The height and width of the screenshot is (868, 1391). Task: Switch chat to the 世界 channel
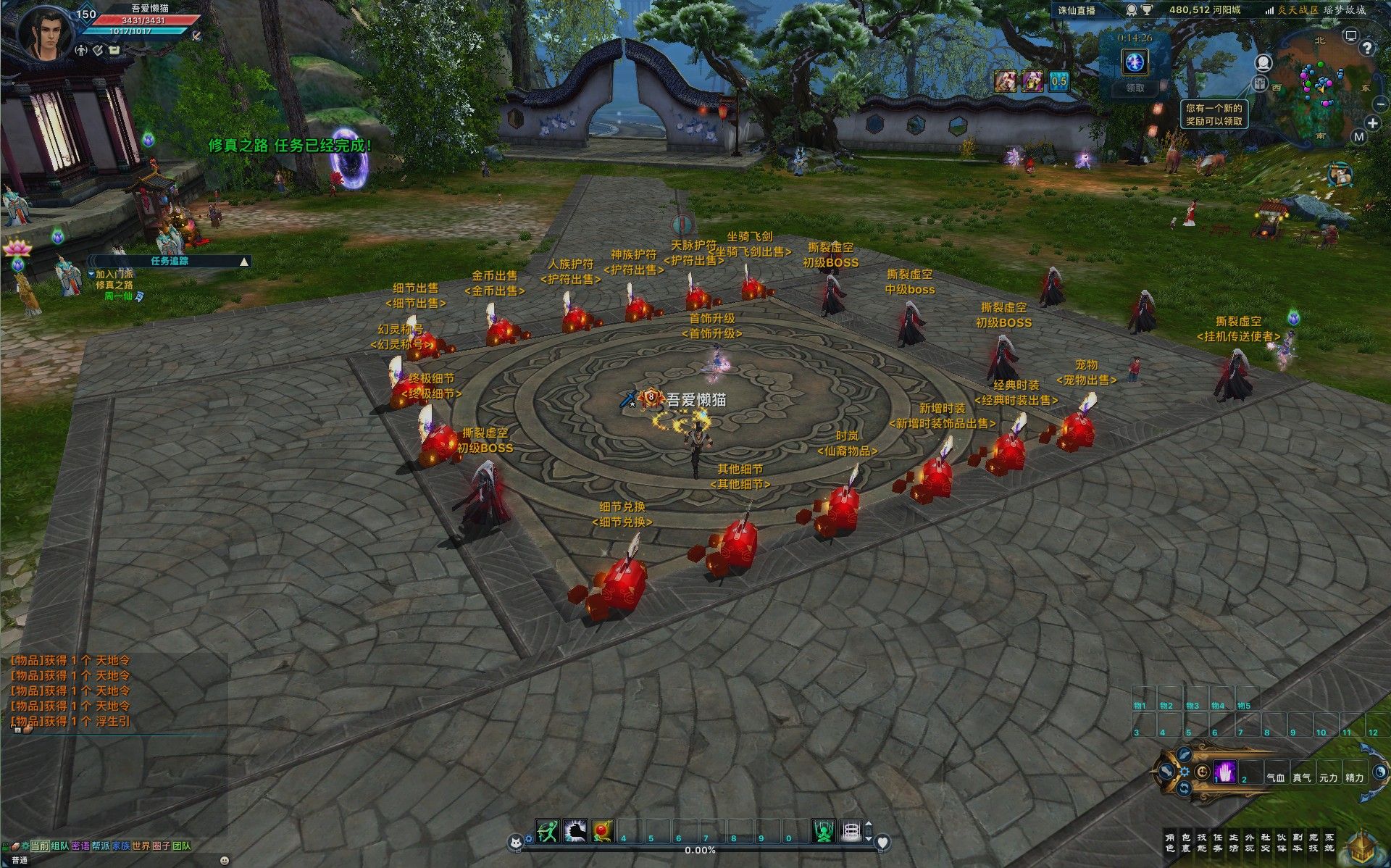(141, 846)
